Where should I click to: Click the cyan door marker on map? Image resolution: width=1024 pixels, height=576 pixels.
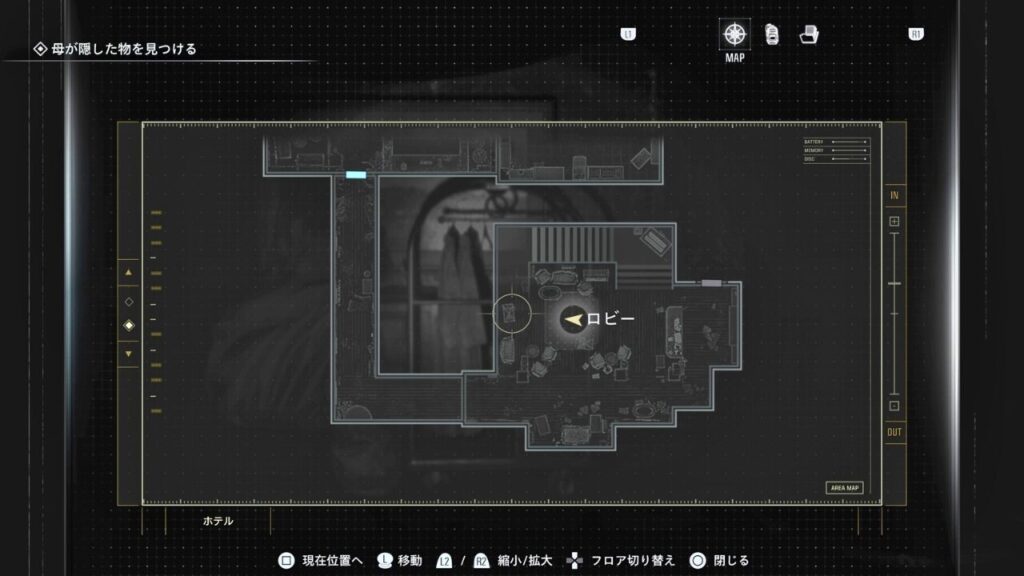356,175
